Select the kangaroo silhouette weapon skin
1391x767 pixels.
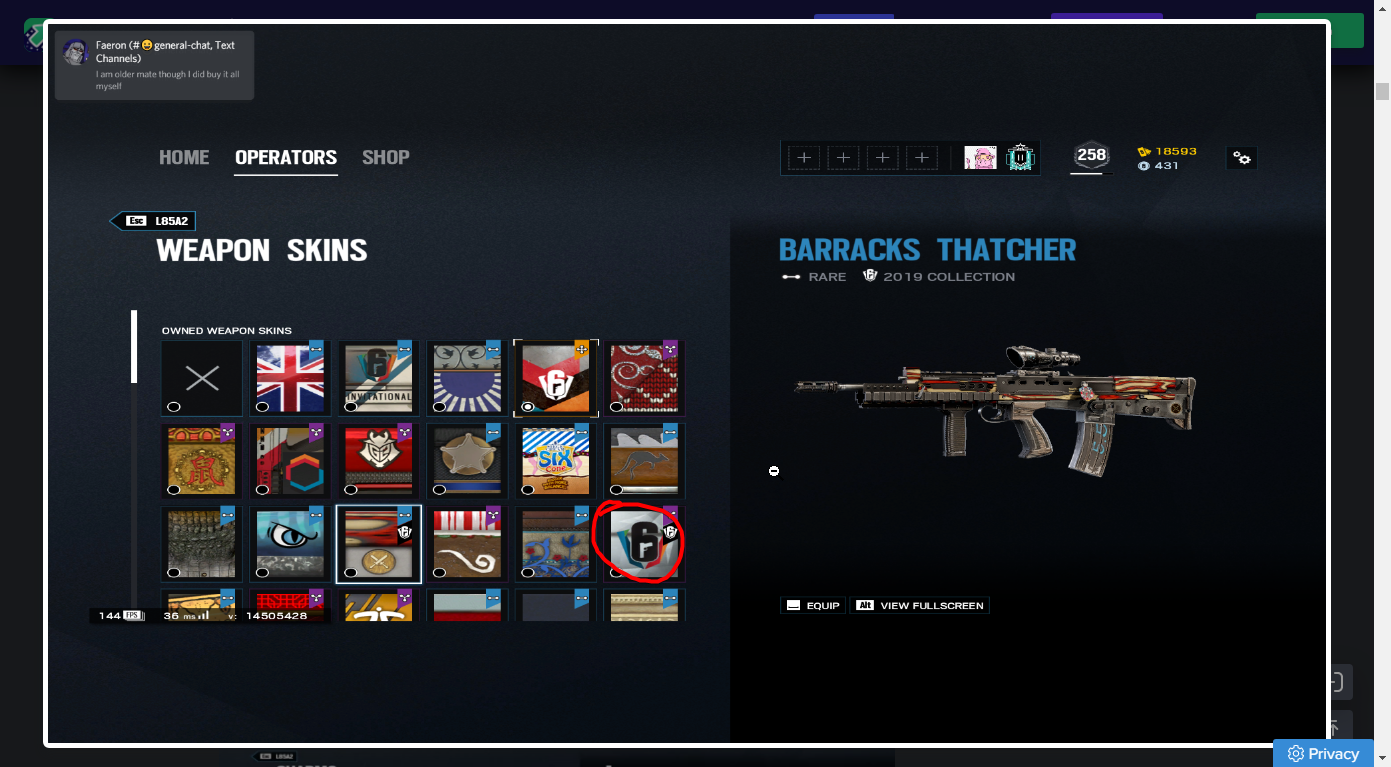[x=643, y=461]
